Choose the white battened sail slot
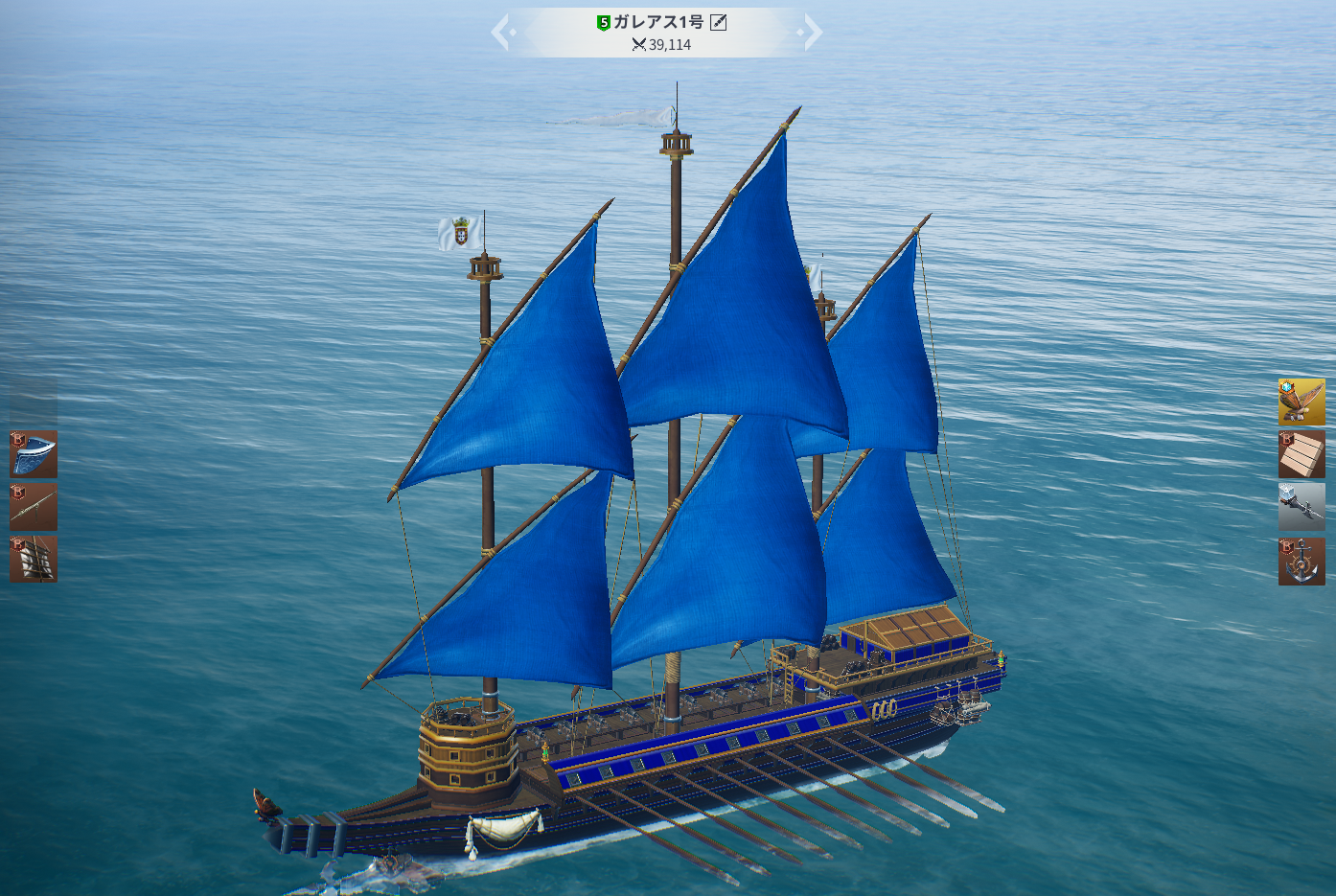 tap(34, 559)
